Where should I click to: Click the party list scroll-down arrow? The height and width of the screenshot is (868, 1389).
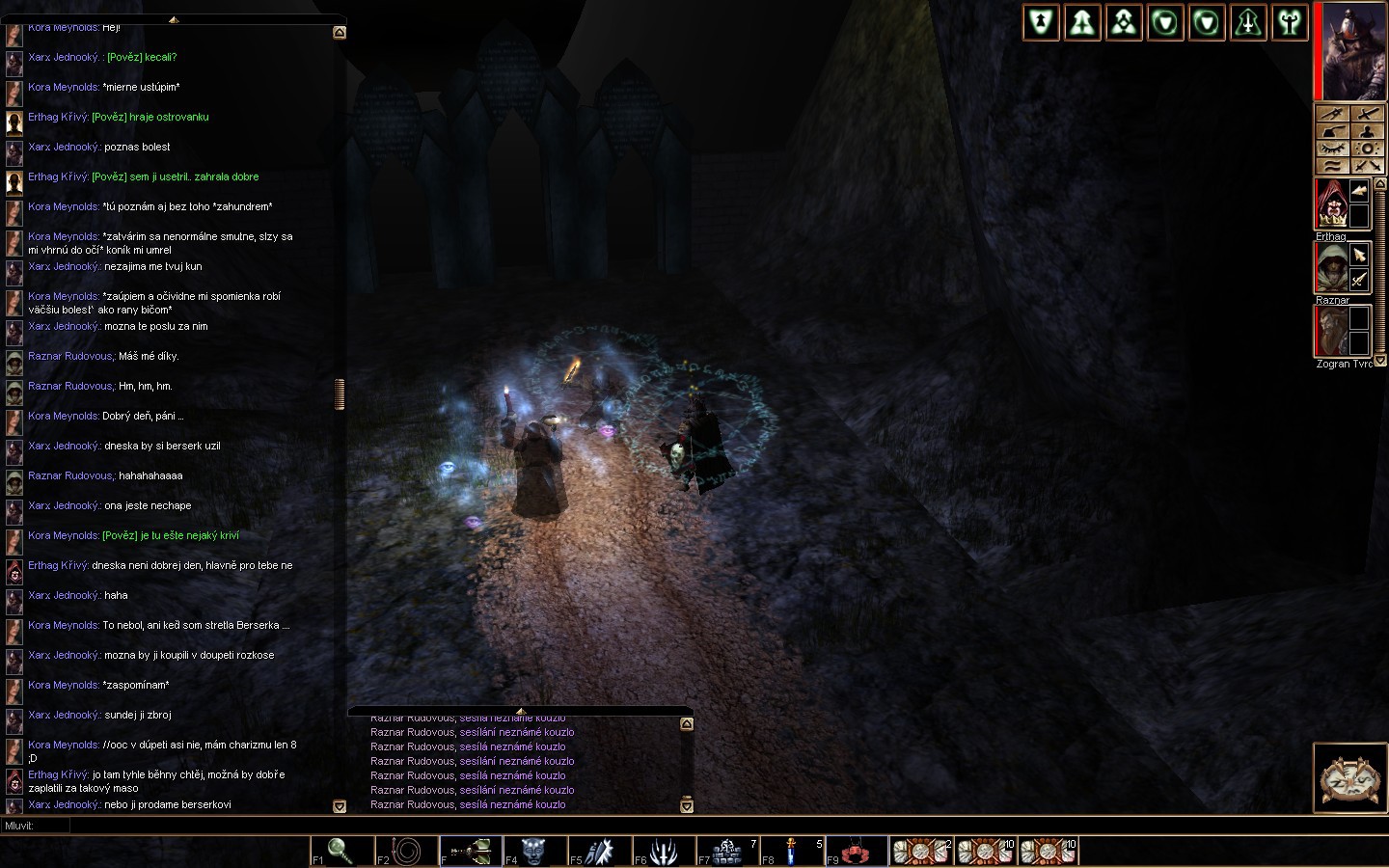coord(1379,360)
